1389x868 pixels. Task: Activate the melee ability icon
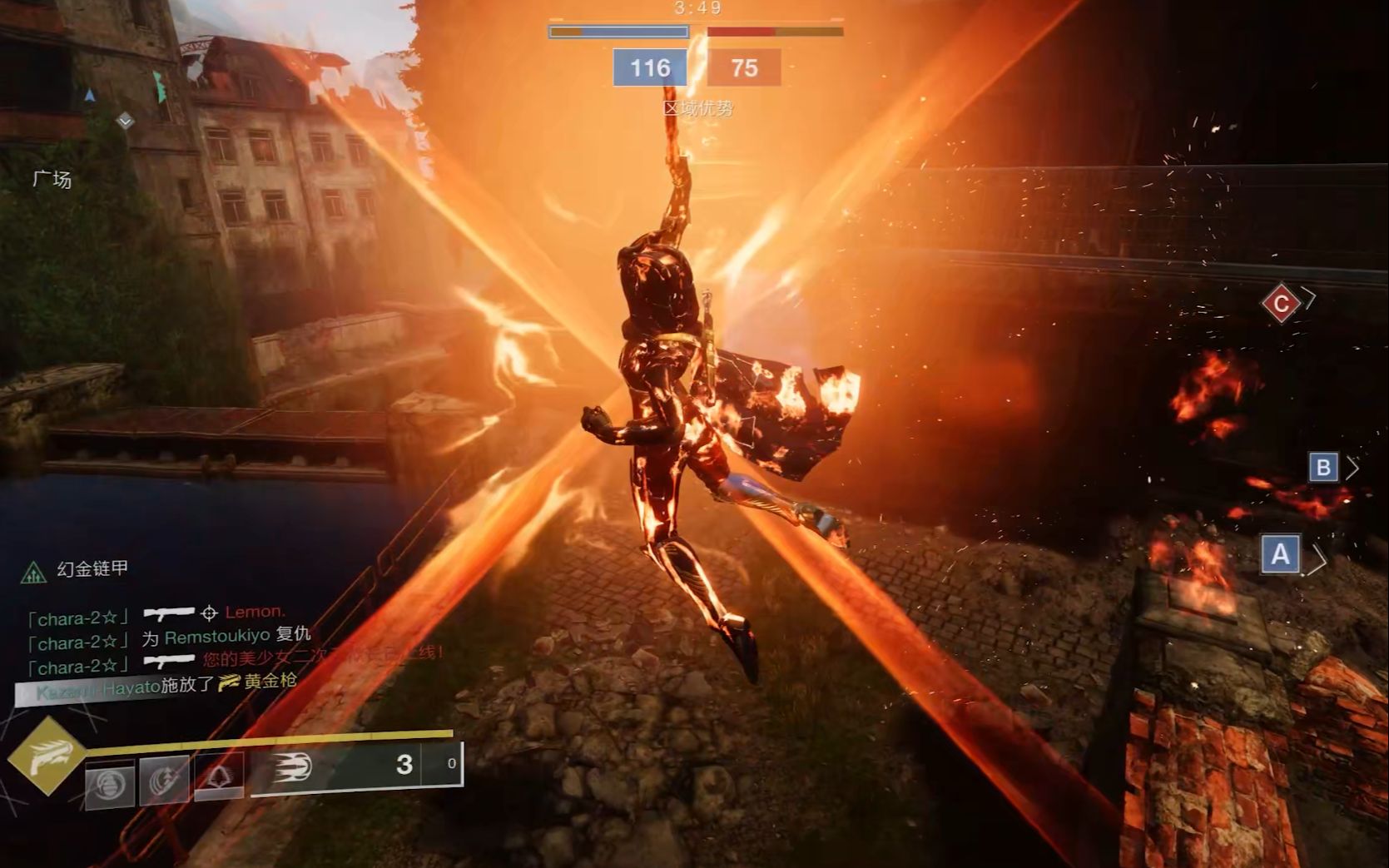point(164,782)
